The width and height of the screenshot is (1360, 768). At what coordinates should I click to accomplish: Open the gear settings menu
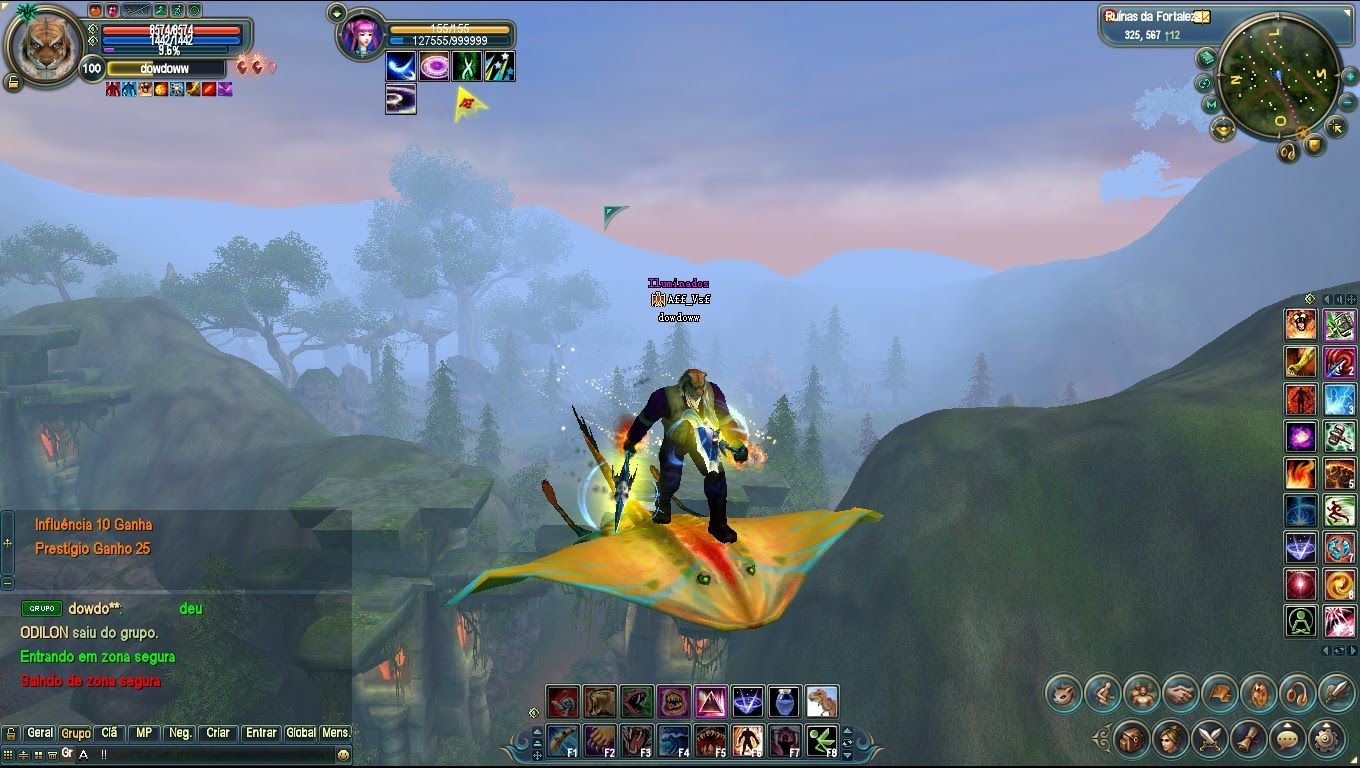tap(1326, 739)
